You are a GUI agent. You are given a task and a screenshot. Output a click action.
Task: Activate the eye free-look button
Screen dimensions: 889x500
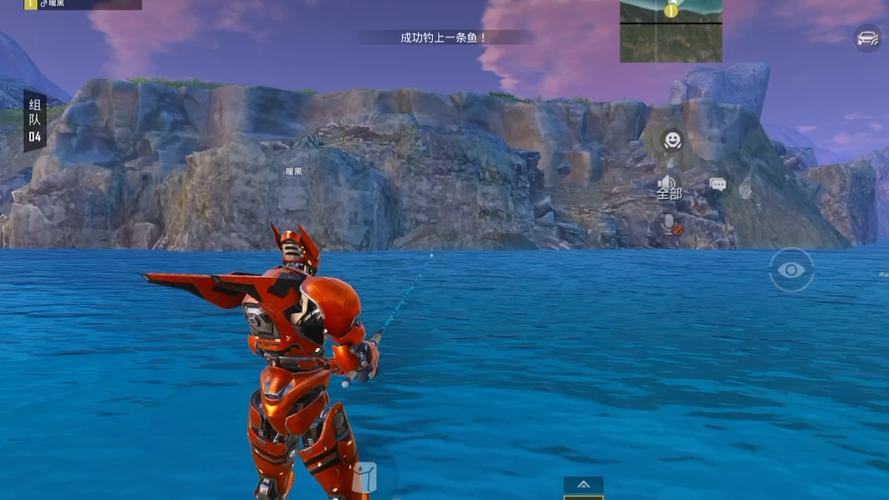pyautogui.click(x=791, y=270)
